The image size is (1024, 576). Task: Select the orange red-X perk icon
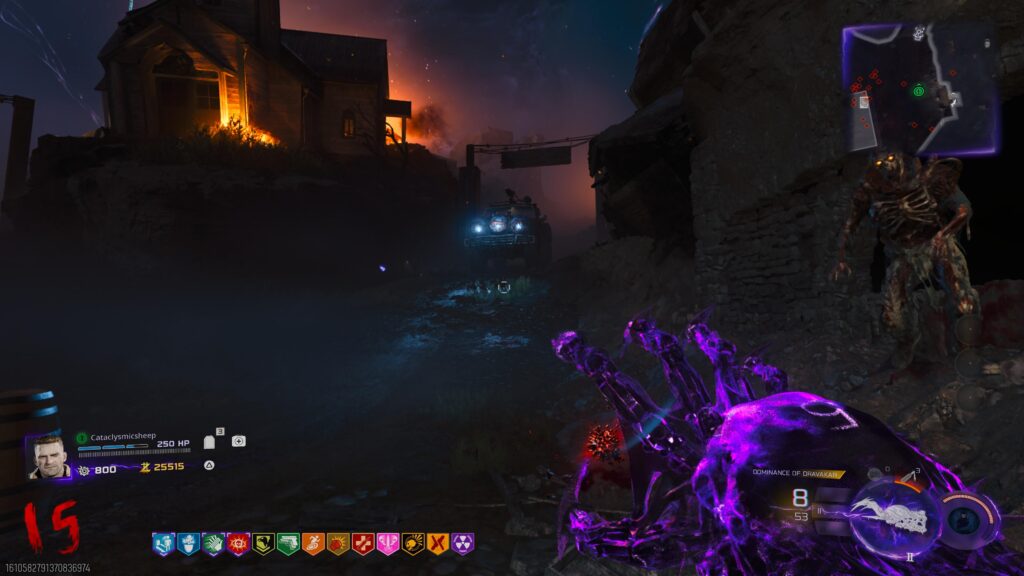click(438, 544)
